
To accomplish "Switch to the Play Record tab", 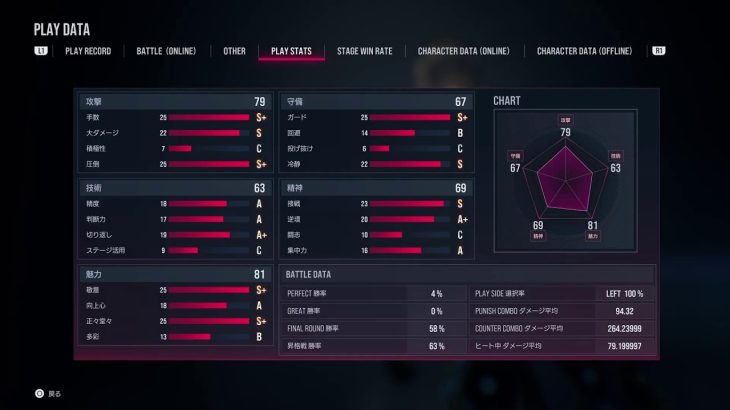I will [x=88, y=51].
